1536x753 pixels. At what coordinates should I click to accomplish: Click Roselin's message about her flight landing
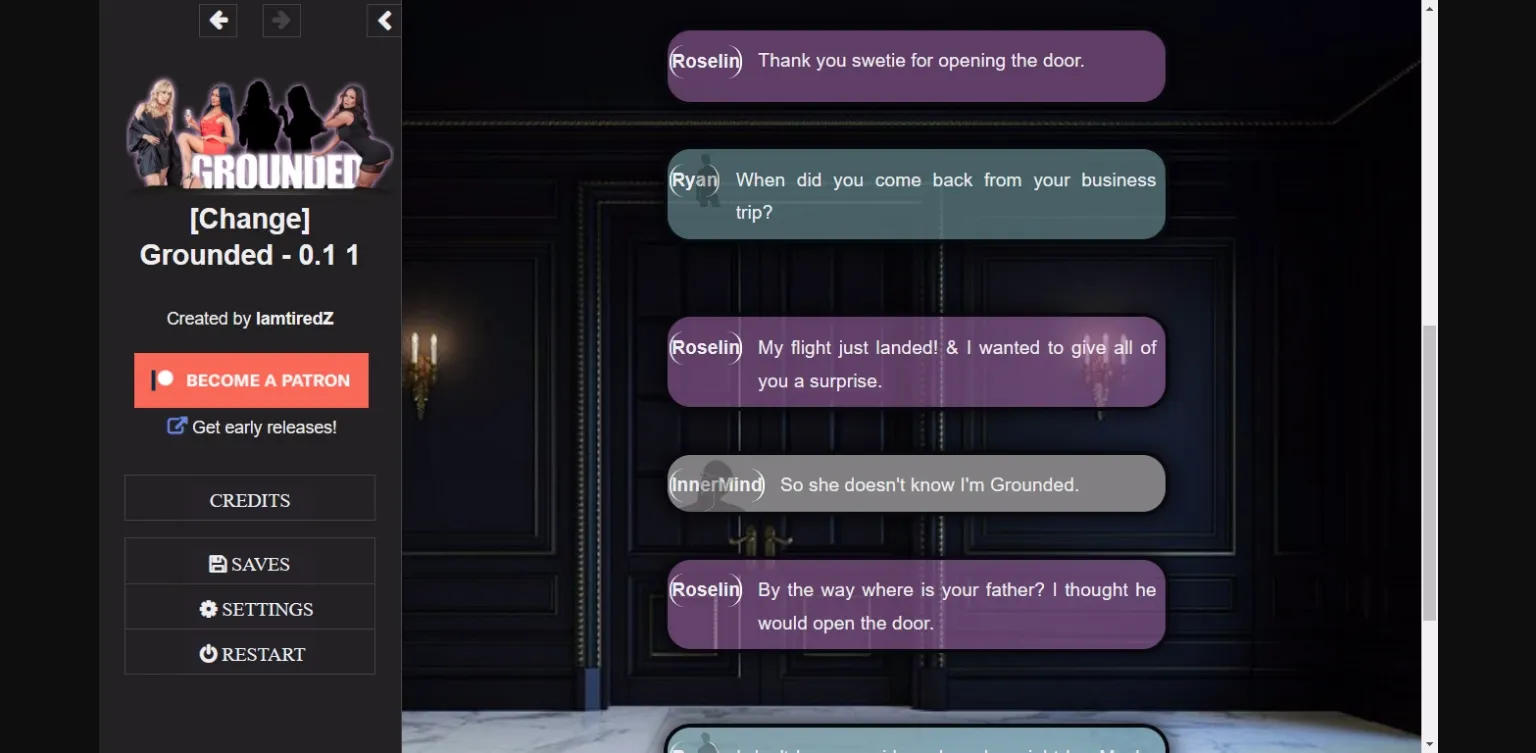point(916,363)
